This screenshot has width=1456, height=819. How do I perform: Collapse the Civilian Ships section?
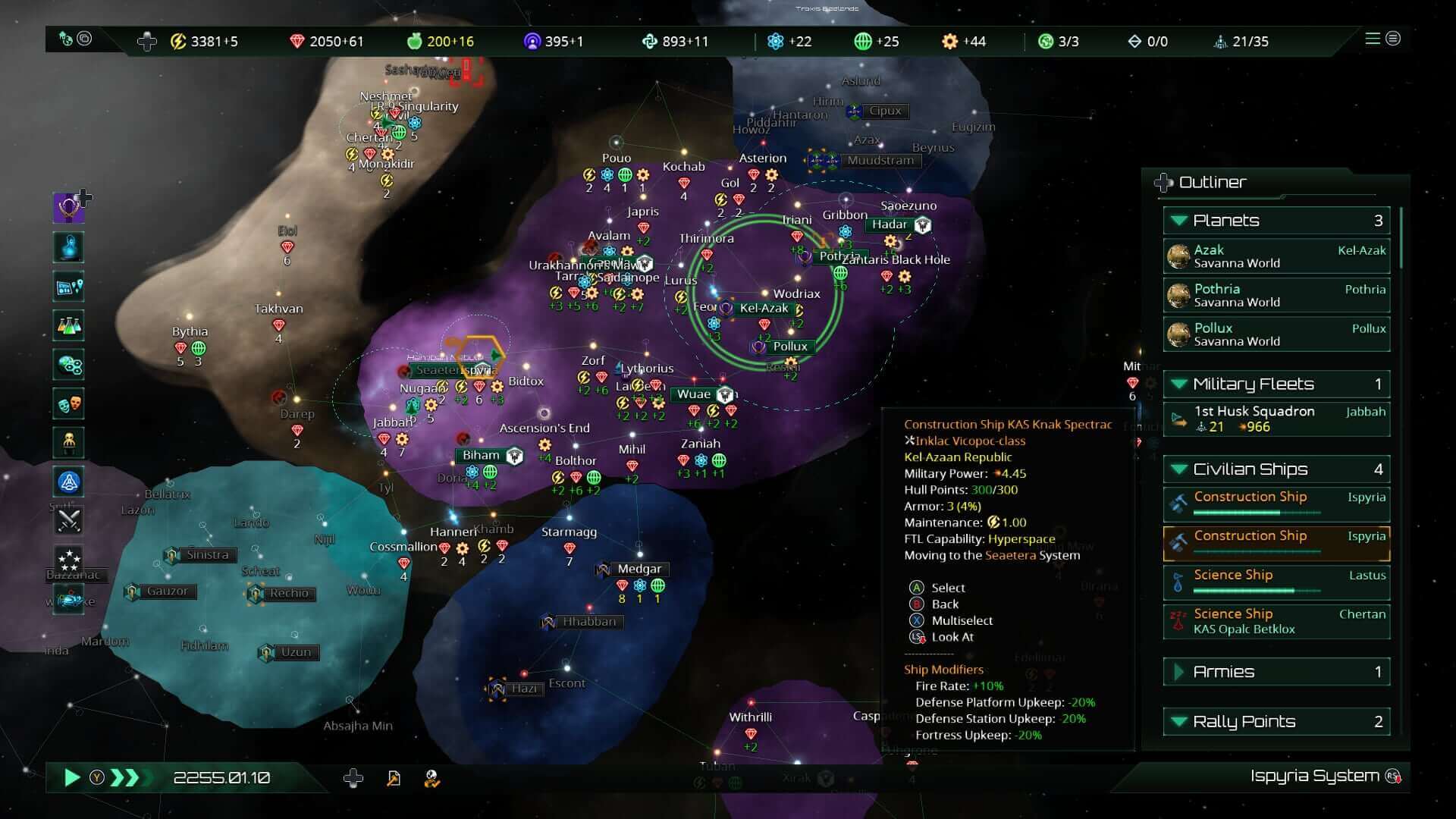point(1178,469)
